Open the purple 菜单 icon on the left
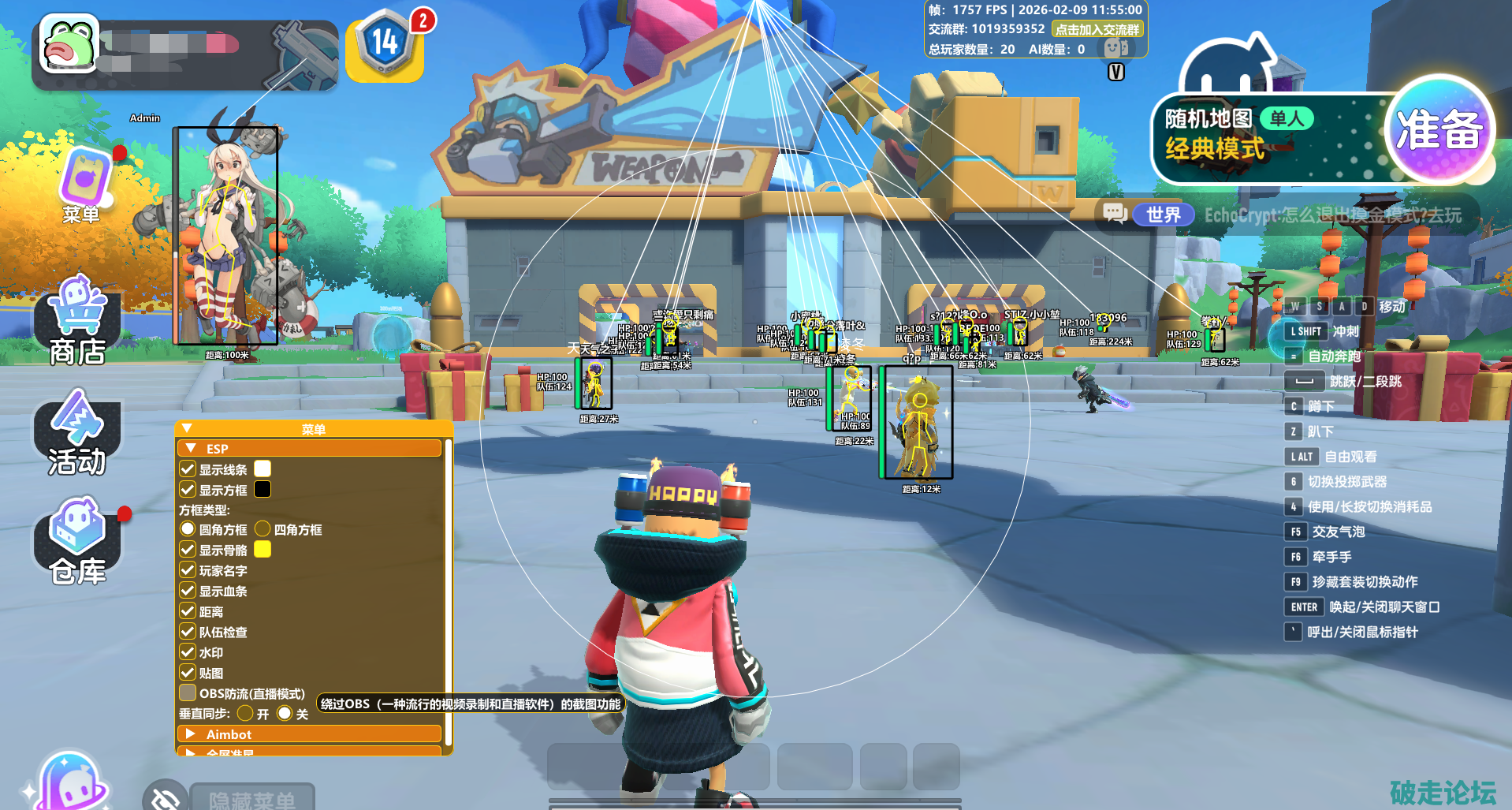Image resolution: width=1512 pixels, height=810 pixels. click(84, 183)
